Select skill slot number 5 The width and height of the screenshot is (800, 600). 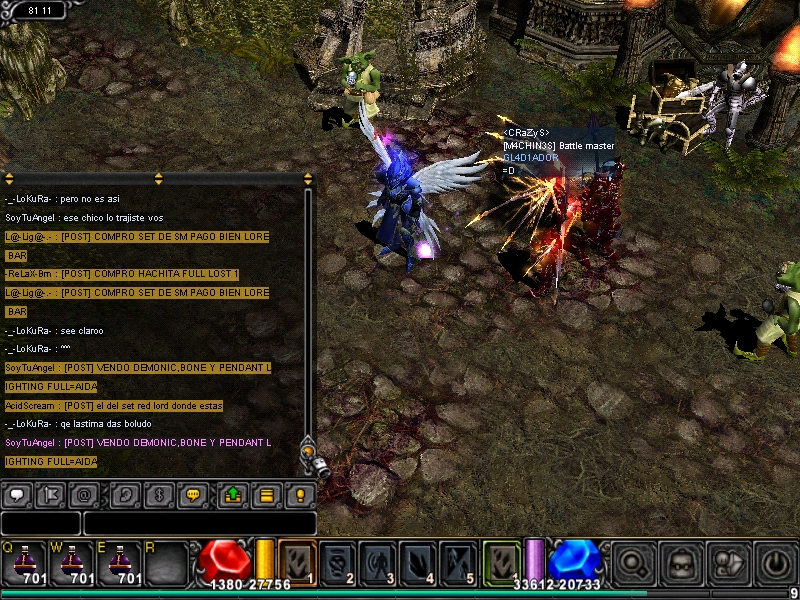coord(458,561)
